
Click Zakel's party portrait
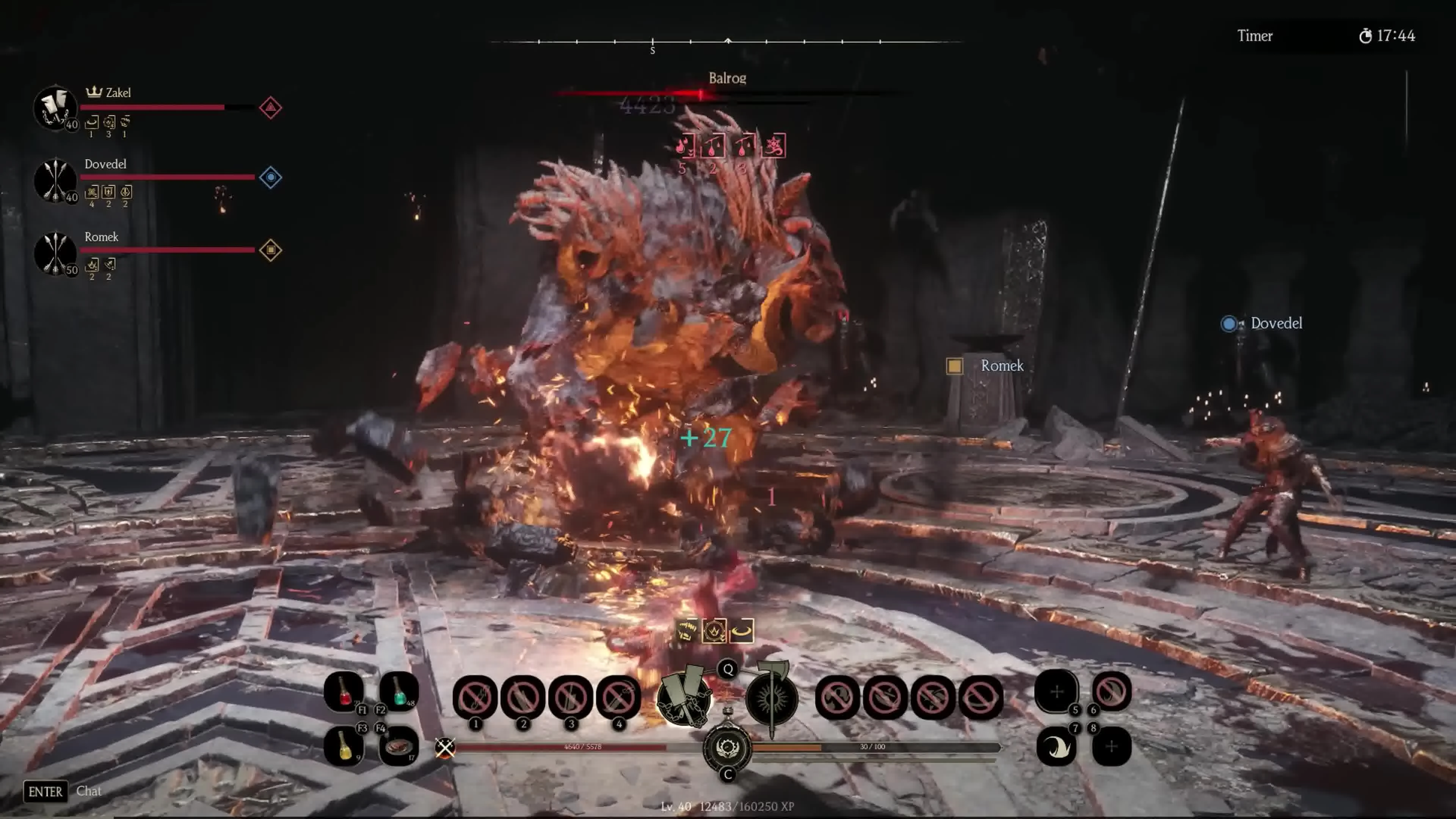(x=55, y=107)
